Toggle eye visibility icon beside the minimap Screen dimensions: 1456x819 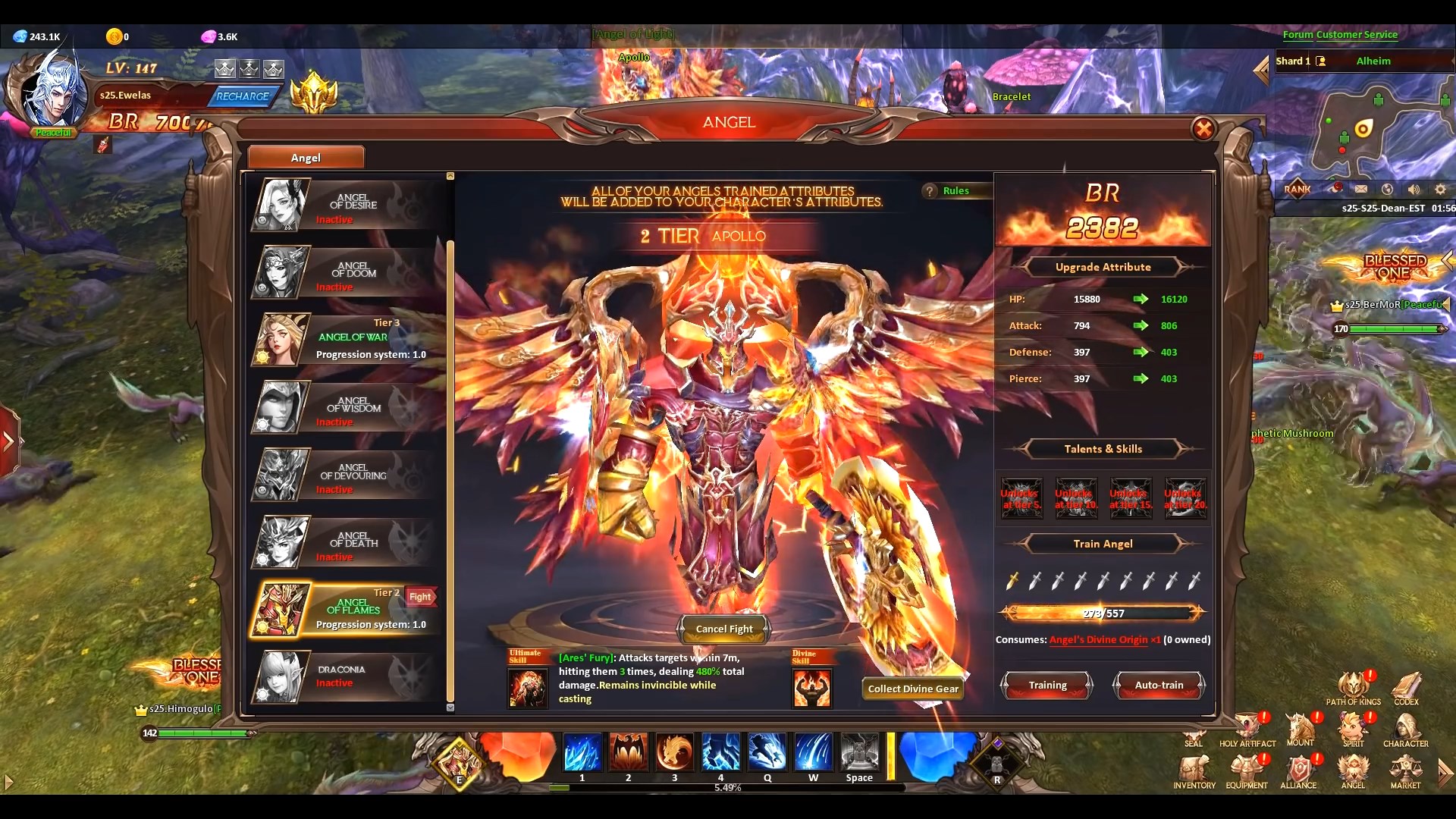pyautogui.click(x=1336, y=189)
